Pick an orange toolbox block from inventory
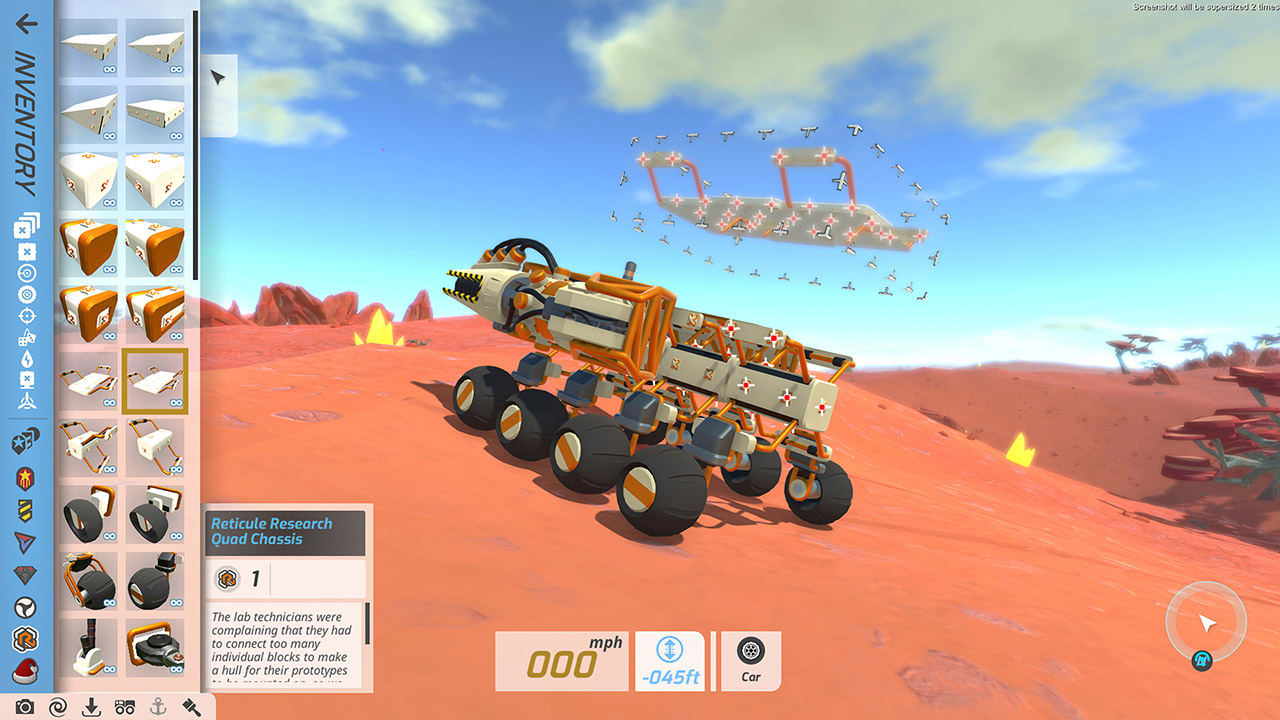 click(x=88, y=247)
